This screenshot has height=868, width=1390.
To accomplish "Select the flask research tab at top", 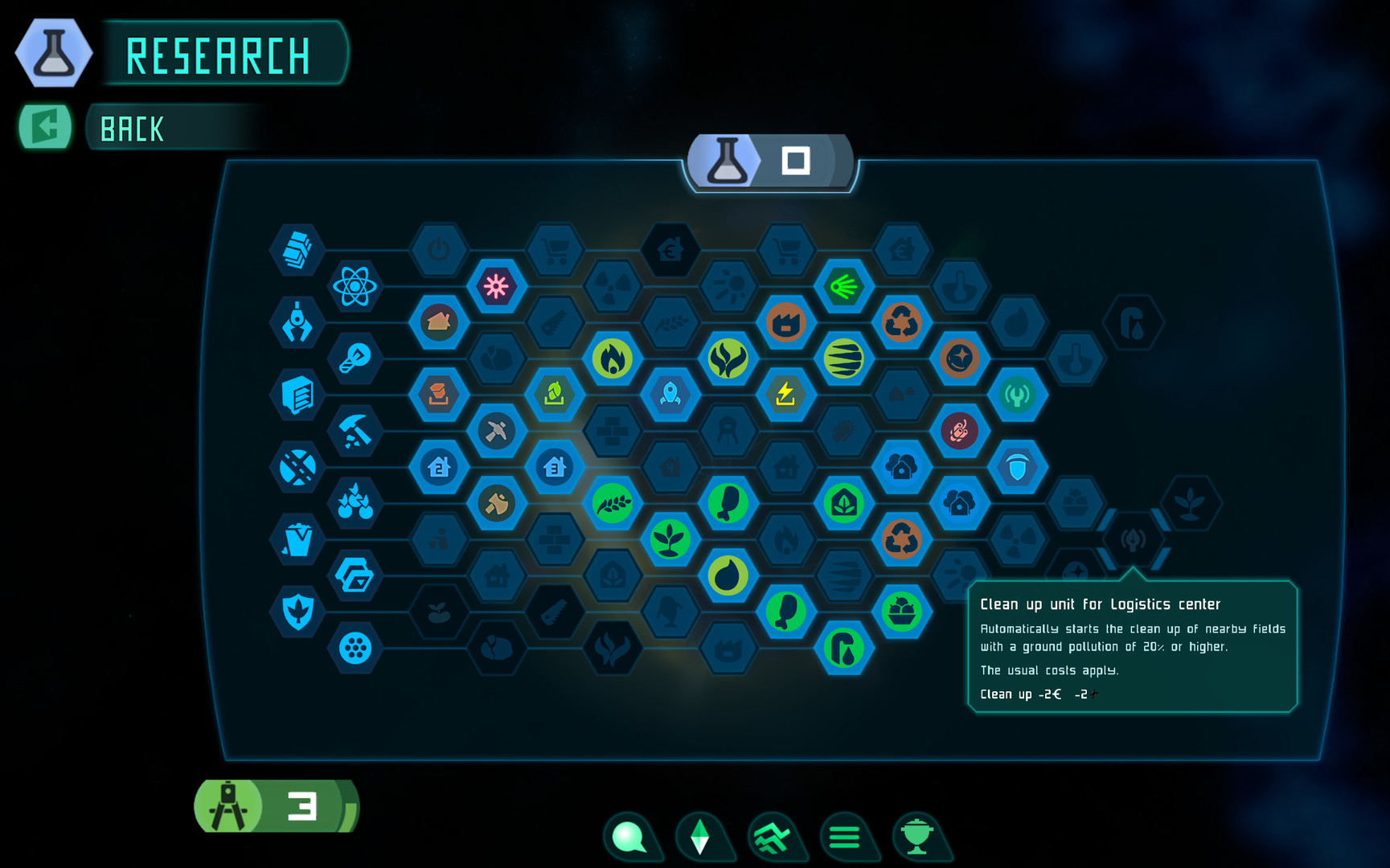I will pyautogui.click(x=728, y=161).
